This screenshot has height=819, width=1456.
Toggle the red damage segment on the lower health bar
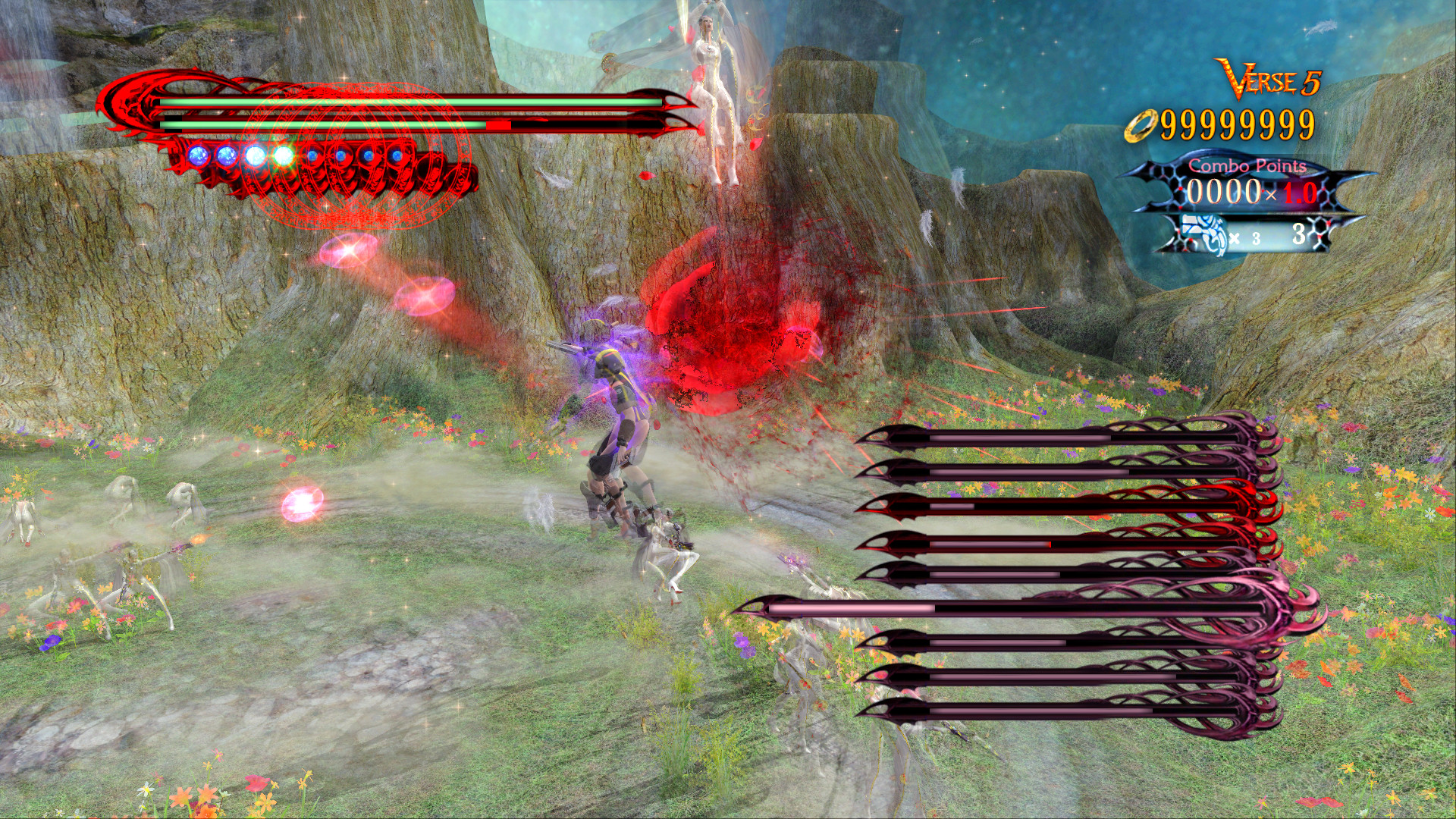[498, 126]
